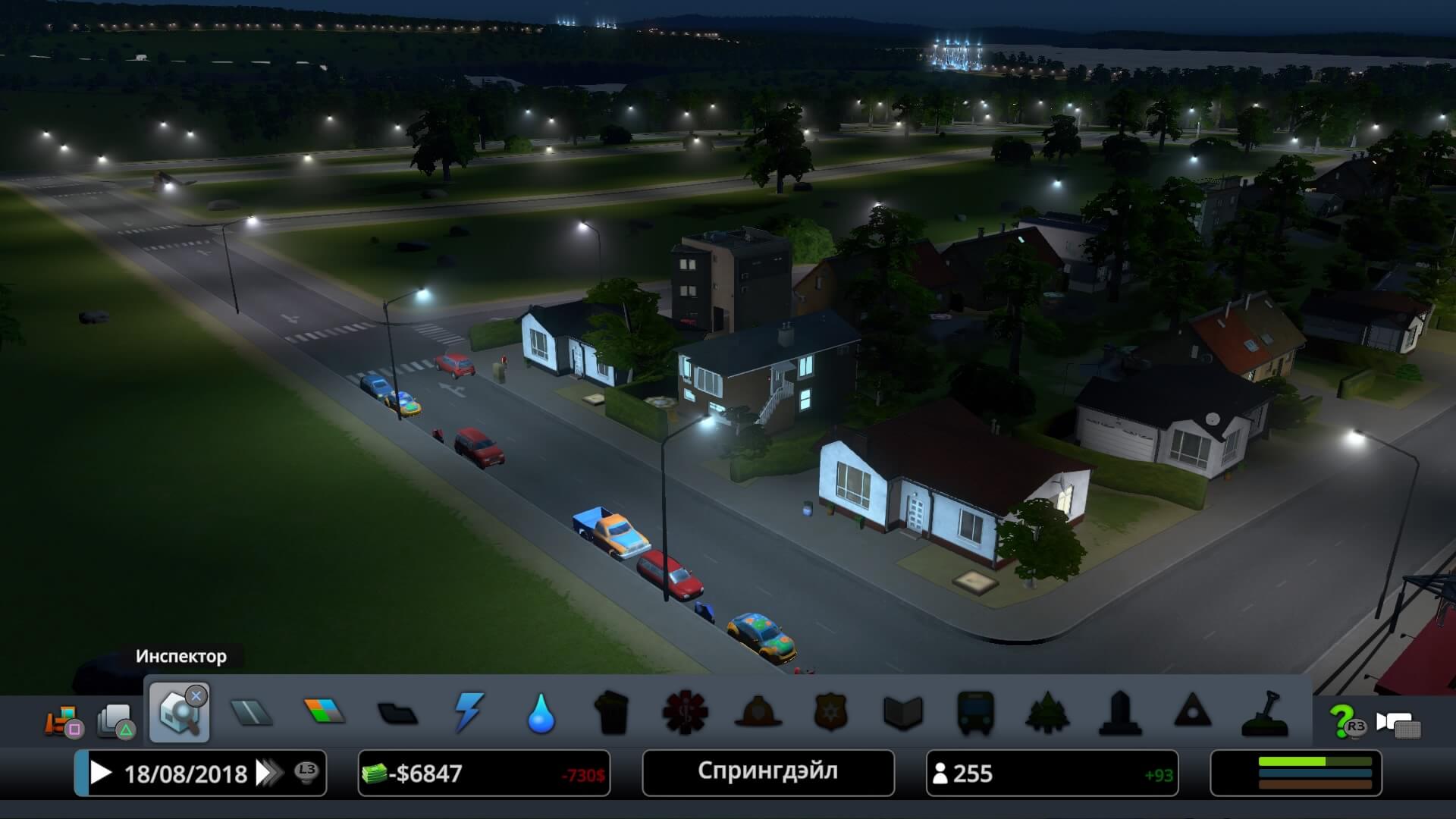Select the Инспектор magnifier tool
The height and width of the screenshot is (819, 1456).
(x=180, y=714)
